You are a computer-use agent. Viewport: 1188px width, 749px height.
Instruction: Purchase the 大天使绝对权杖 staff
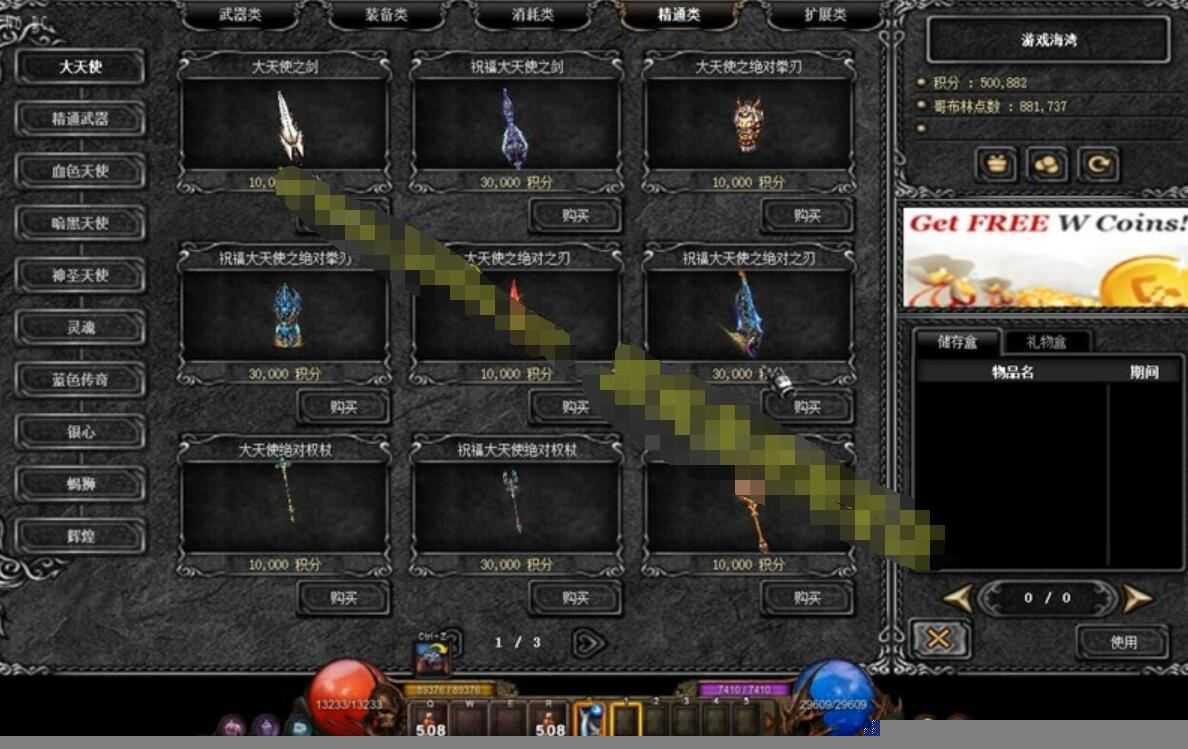[343, 598]
